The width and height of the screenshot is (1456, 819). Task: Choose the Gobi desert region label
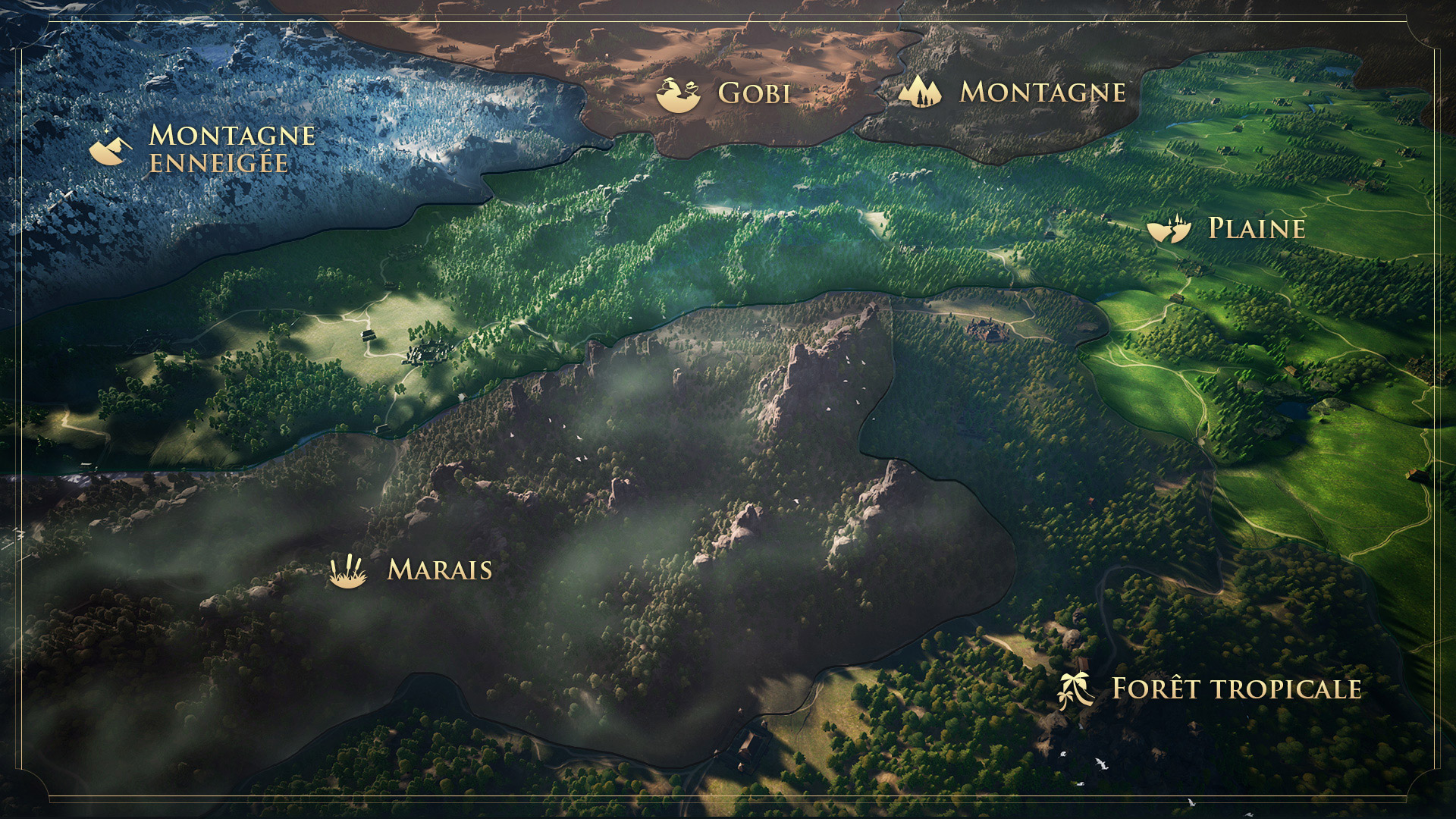click(754, 93)
